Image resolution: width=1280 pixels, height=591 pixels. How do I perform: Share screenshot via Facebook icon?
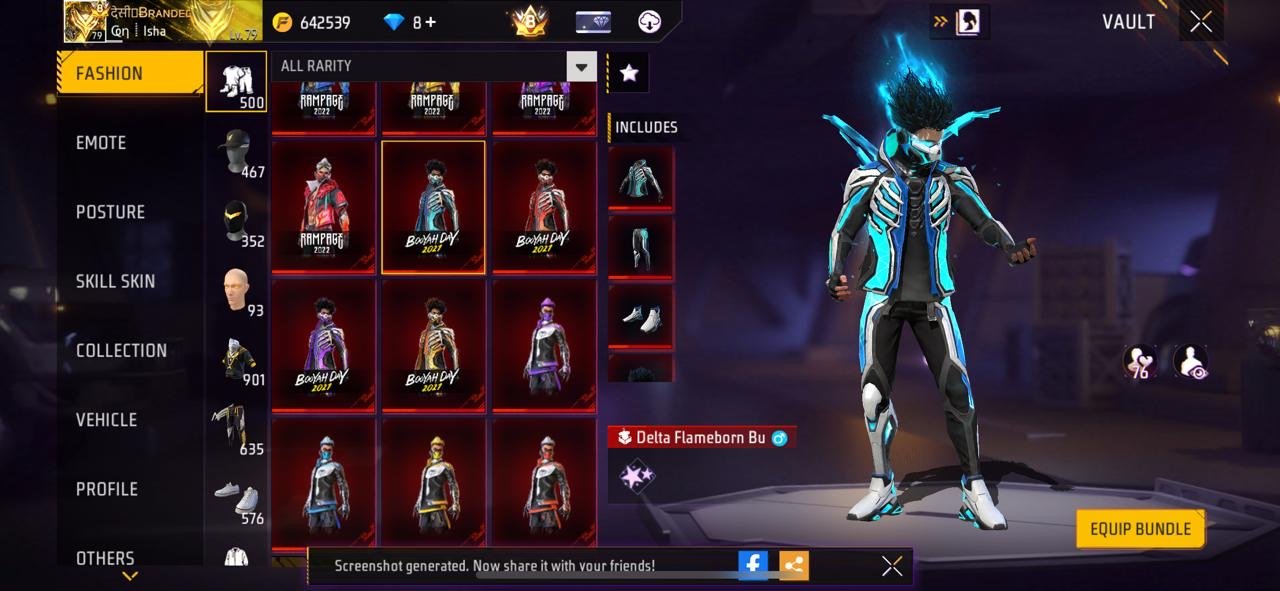(x=753, y=565)
